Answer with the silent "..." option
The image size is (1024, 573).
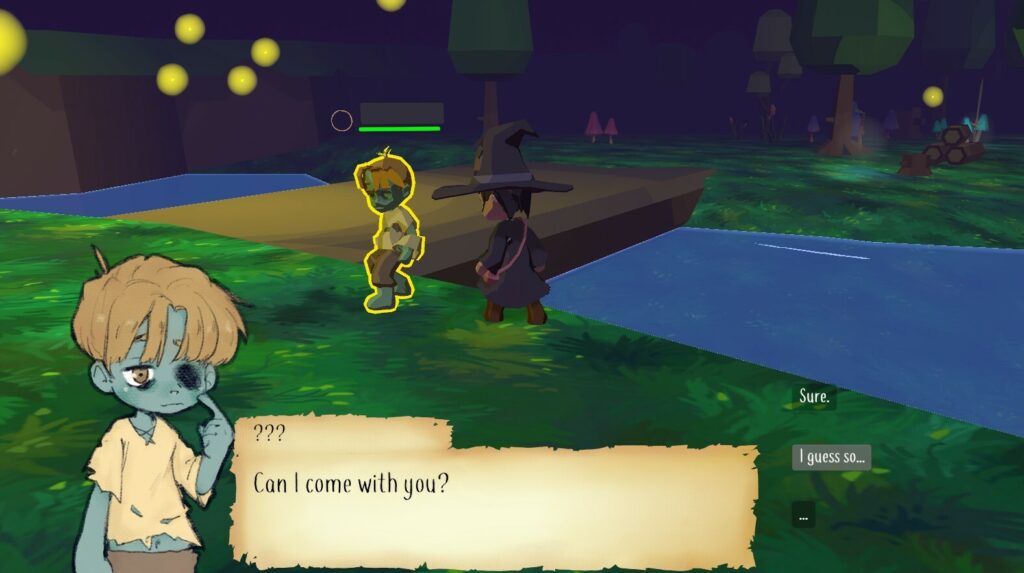pyautogui.click(x=803, y=516)
